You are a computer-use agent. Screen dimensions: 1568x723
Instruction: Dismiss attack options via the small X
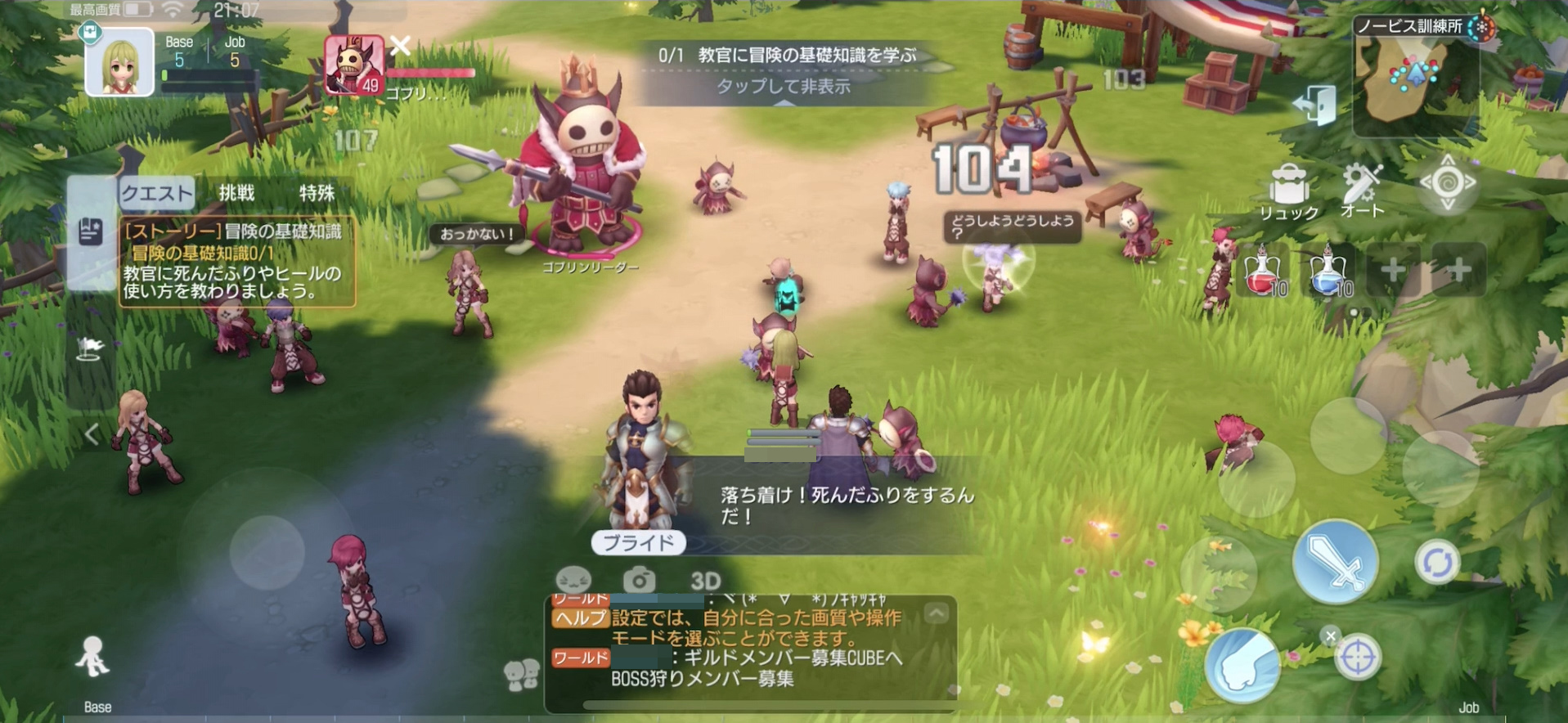coord(1330,635)
